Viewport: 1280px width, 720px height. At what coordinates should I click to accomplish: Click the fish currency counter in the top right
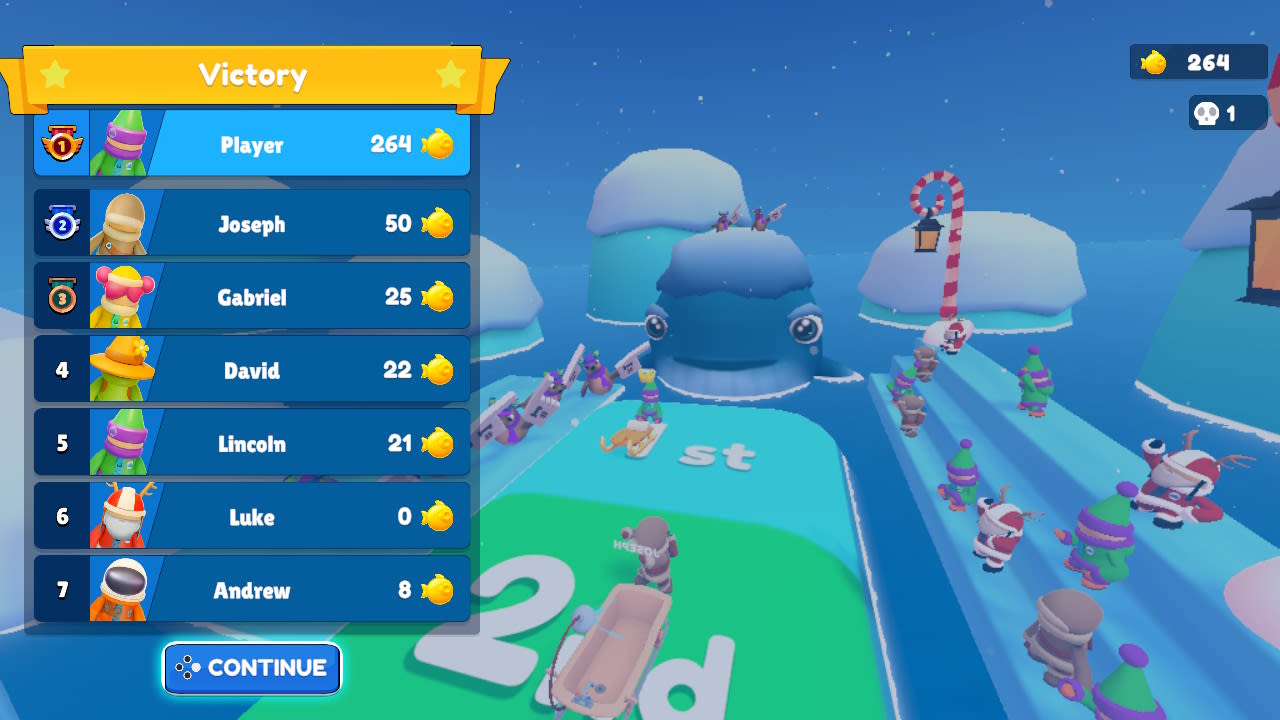coord(1197,62)
